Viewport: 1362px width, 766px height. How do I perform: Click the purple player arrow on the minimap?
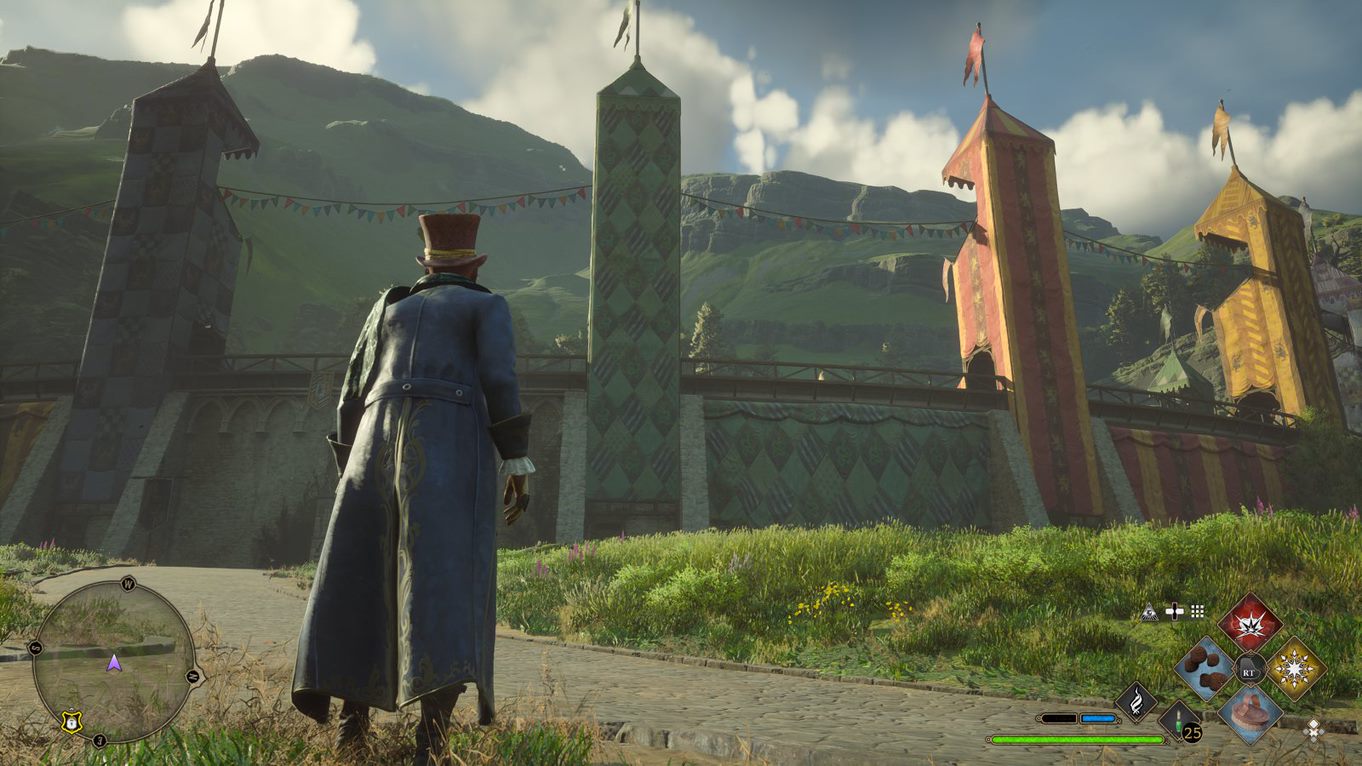tap(114, 662)
